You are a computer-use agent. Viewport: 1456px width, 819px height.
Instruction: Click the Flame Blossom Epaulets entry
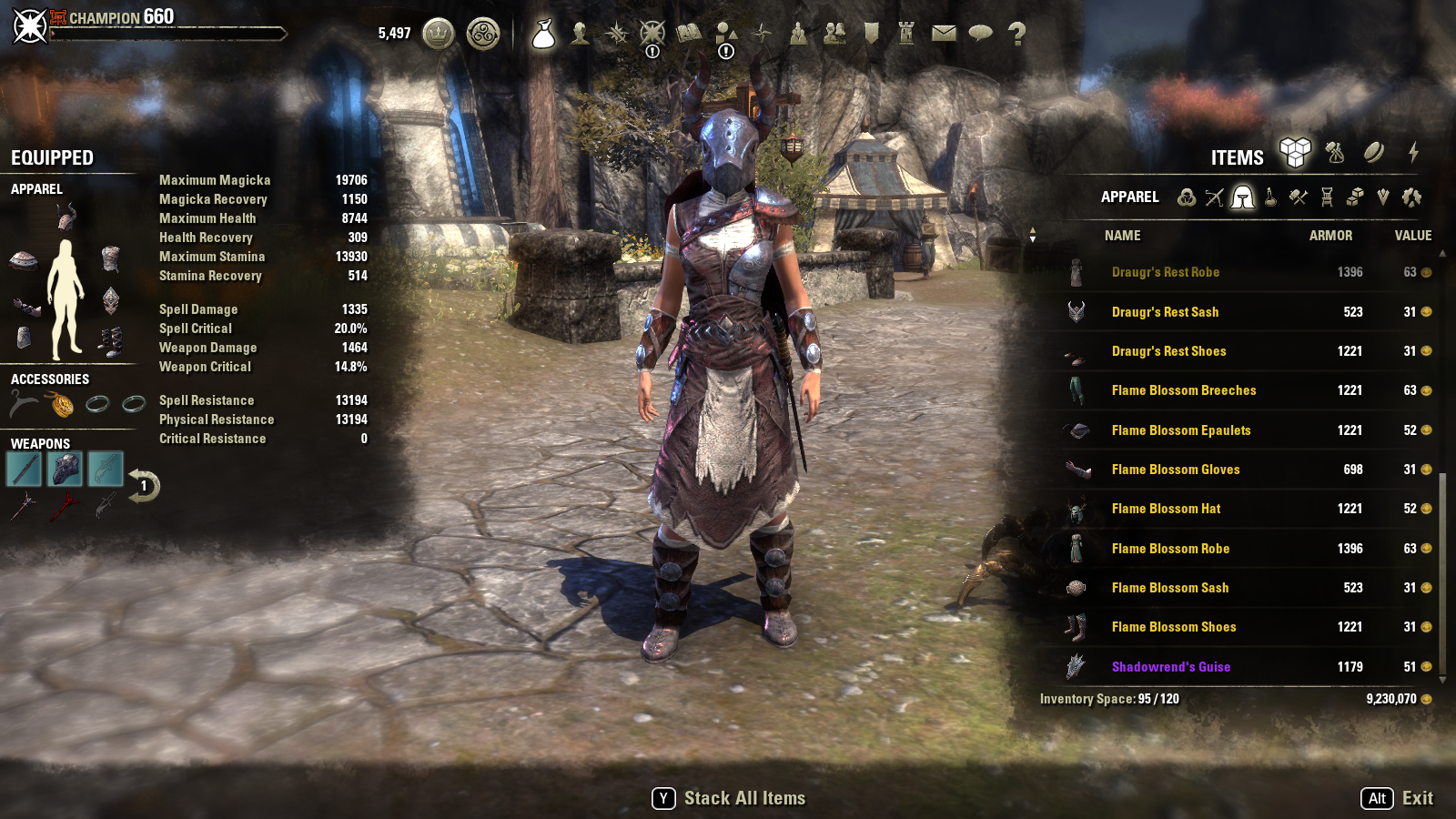pos(1180,430)
